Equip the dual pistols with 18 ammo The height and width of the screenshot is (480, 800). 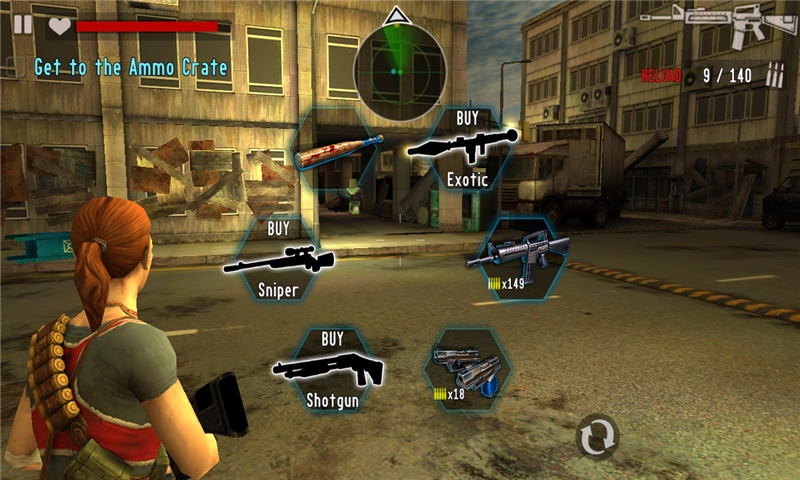[466, 368]
